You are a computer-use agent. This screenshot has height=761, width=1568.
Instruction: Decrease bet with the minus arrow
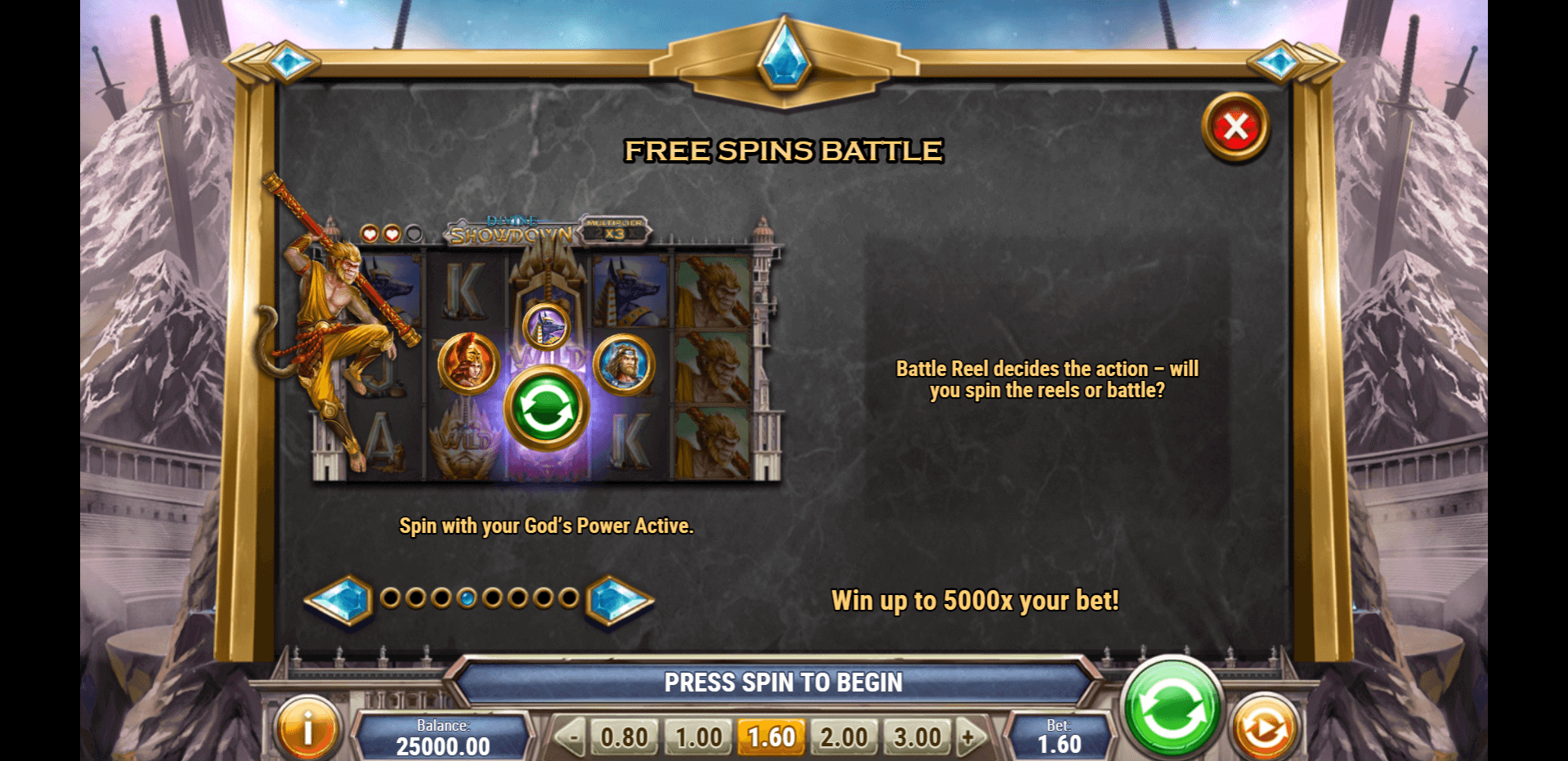tap(572, 737)
